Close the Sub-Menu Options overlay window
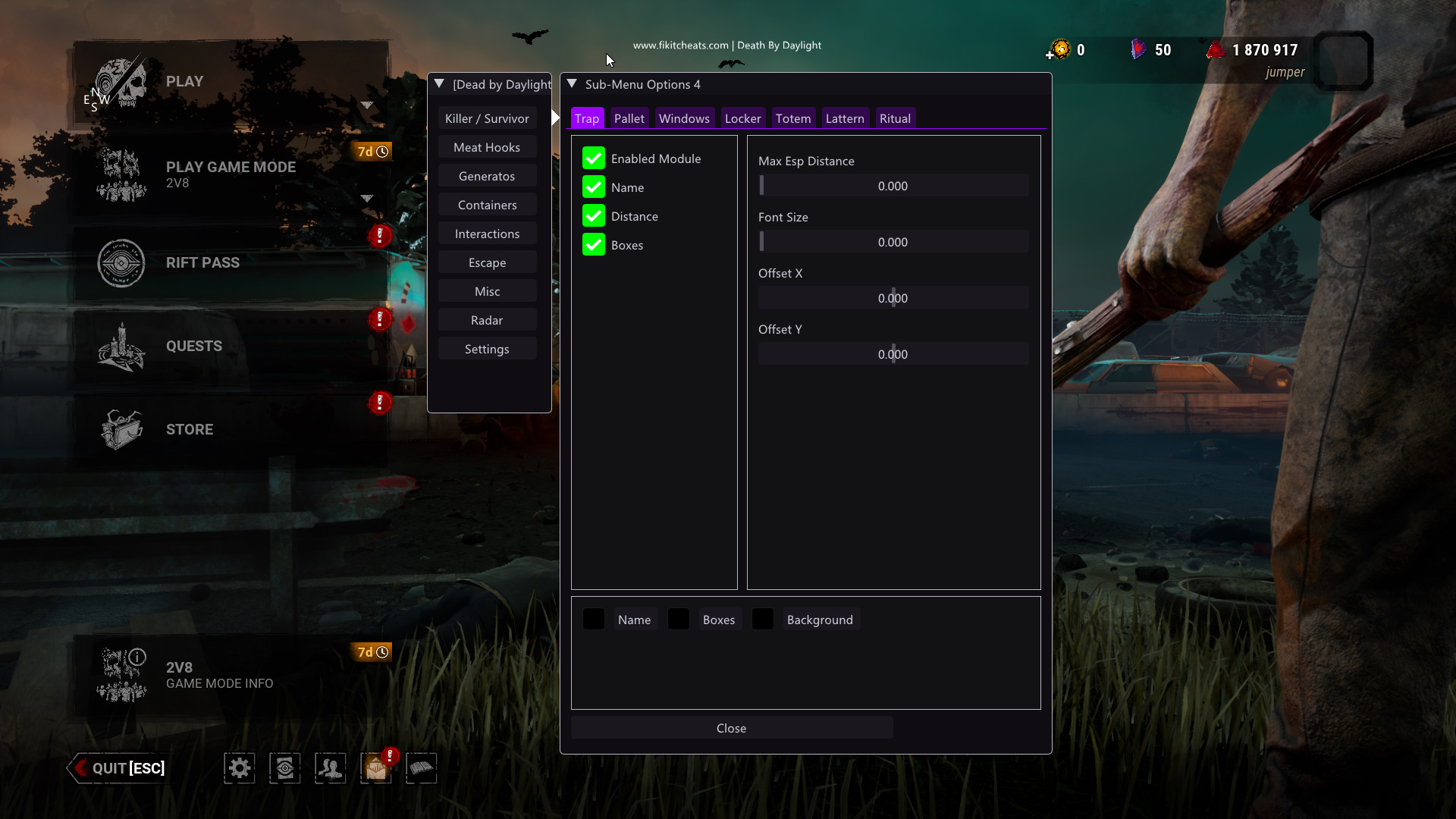The width and height of the screenshot is (1456, 819). tap(731, 728)
